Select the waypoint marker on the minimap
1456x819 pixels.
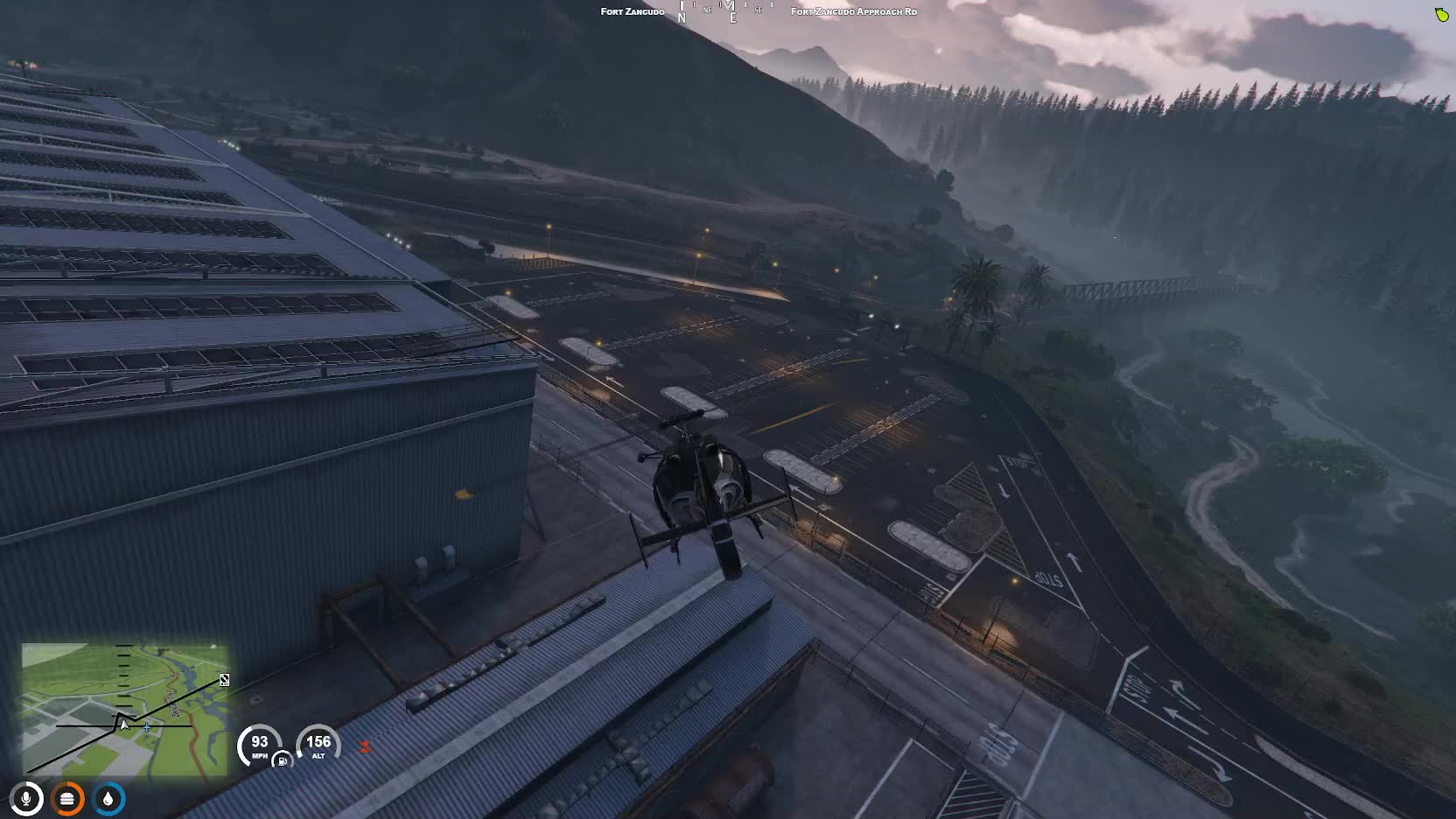pyautogui.click(x=225, y=680)
